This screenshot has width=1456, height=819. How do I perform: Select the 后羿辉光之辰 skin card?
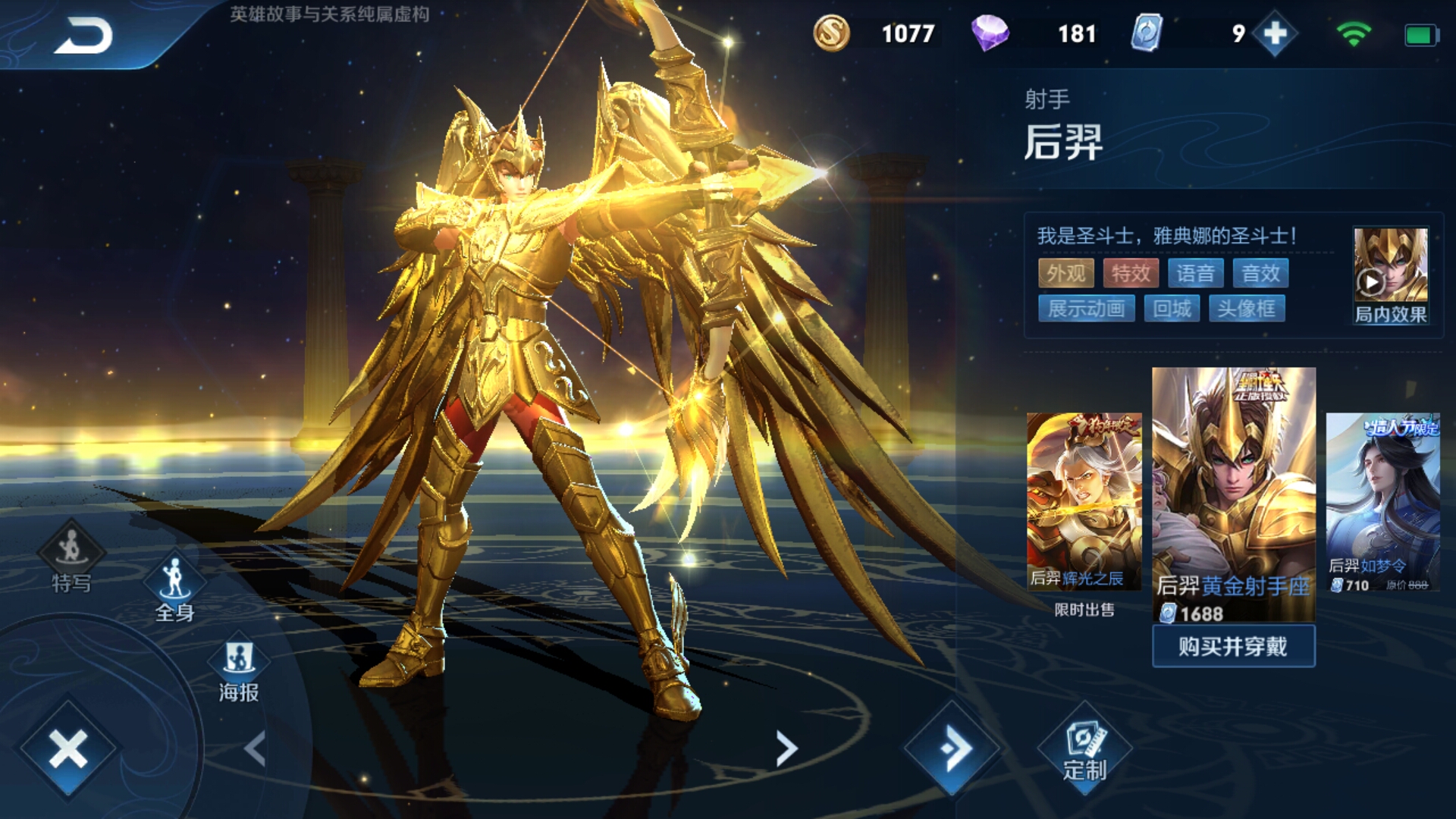coord(1084,500)
